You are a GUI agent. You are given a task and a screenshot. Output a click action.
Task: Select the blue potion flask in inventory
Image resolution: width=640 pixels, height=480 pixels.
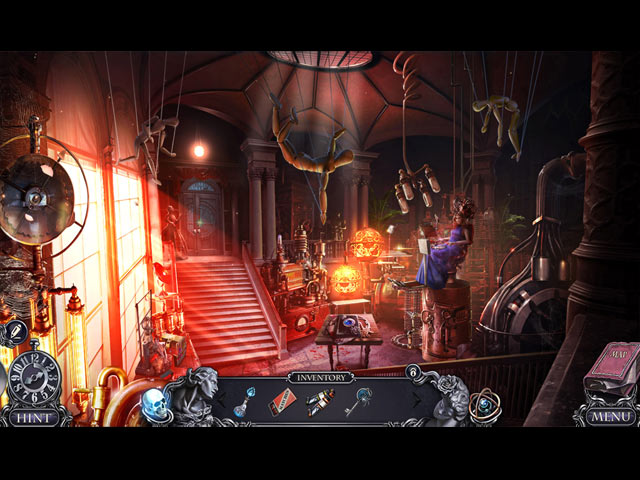242,402
